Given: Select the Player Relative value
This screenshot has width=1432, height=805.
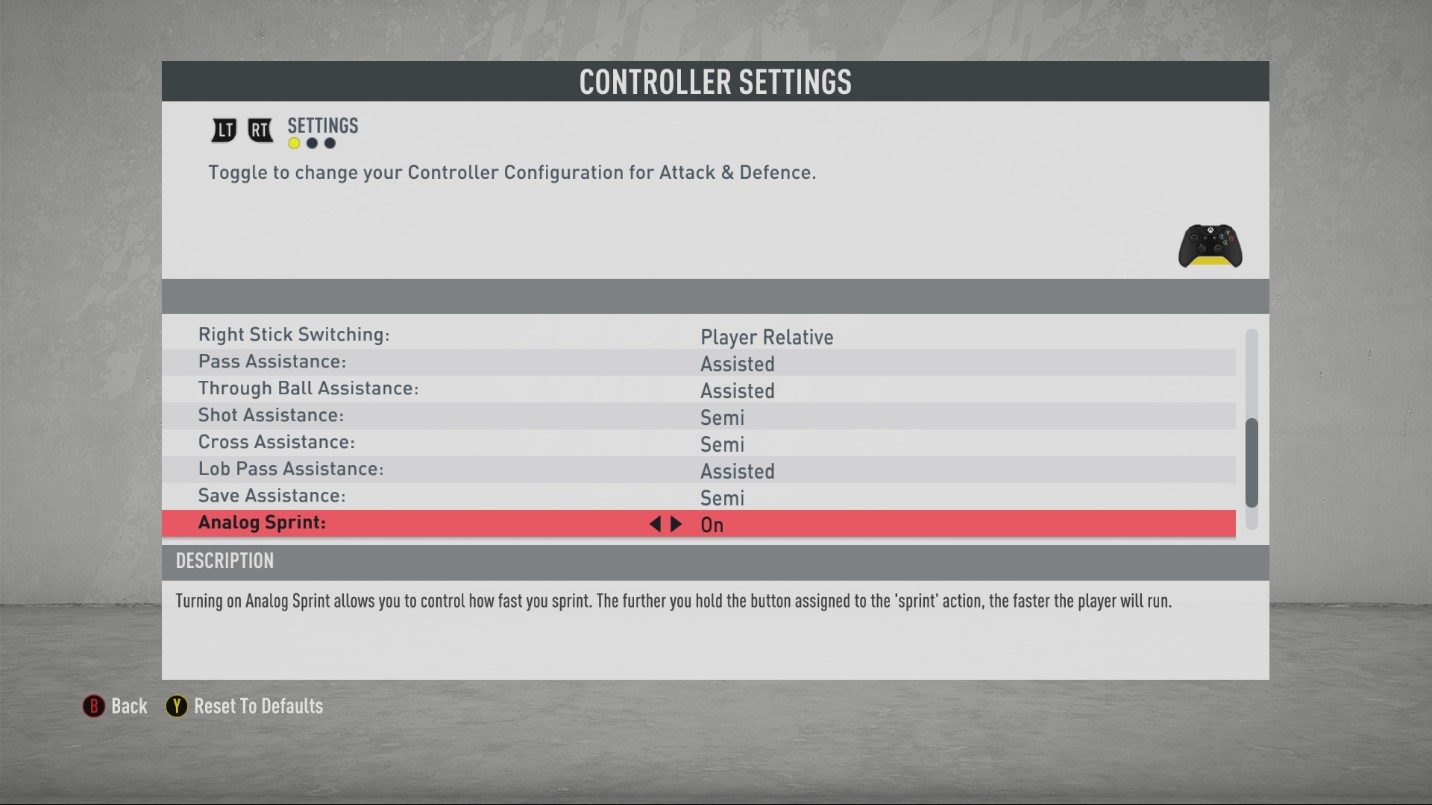Looking at the screenshot, I should [767, 337].
